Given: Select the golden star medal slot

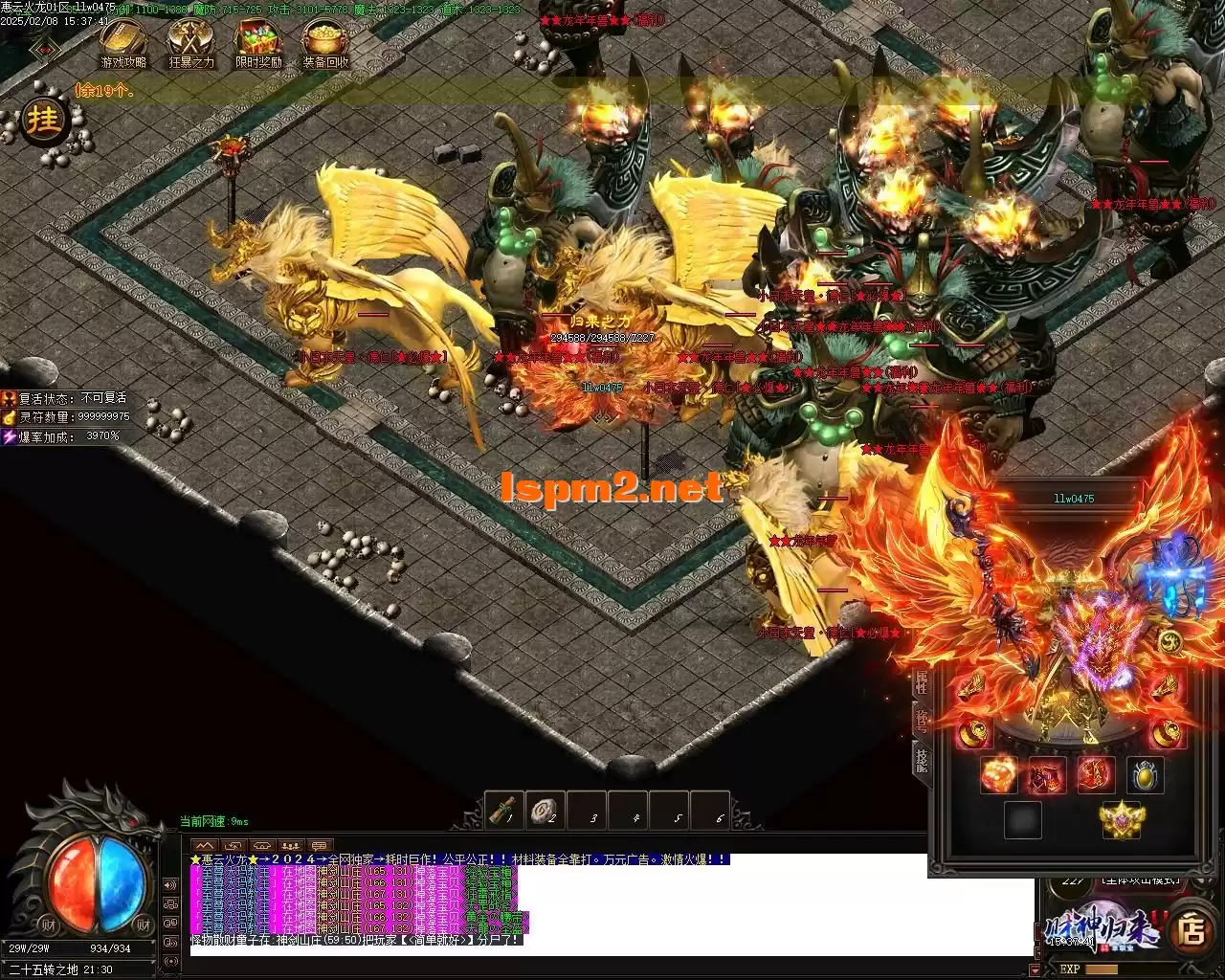Looking at the screenshot, I should [1122, 819].
